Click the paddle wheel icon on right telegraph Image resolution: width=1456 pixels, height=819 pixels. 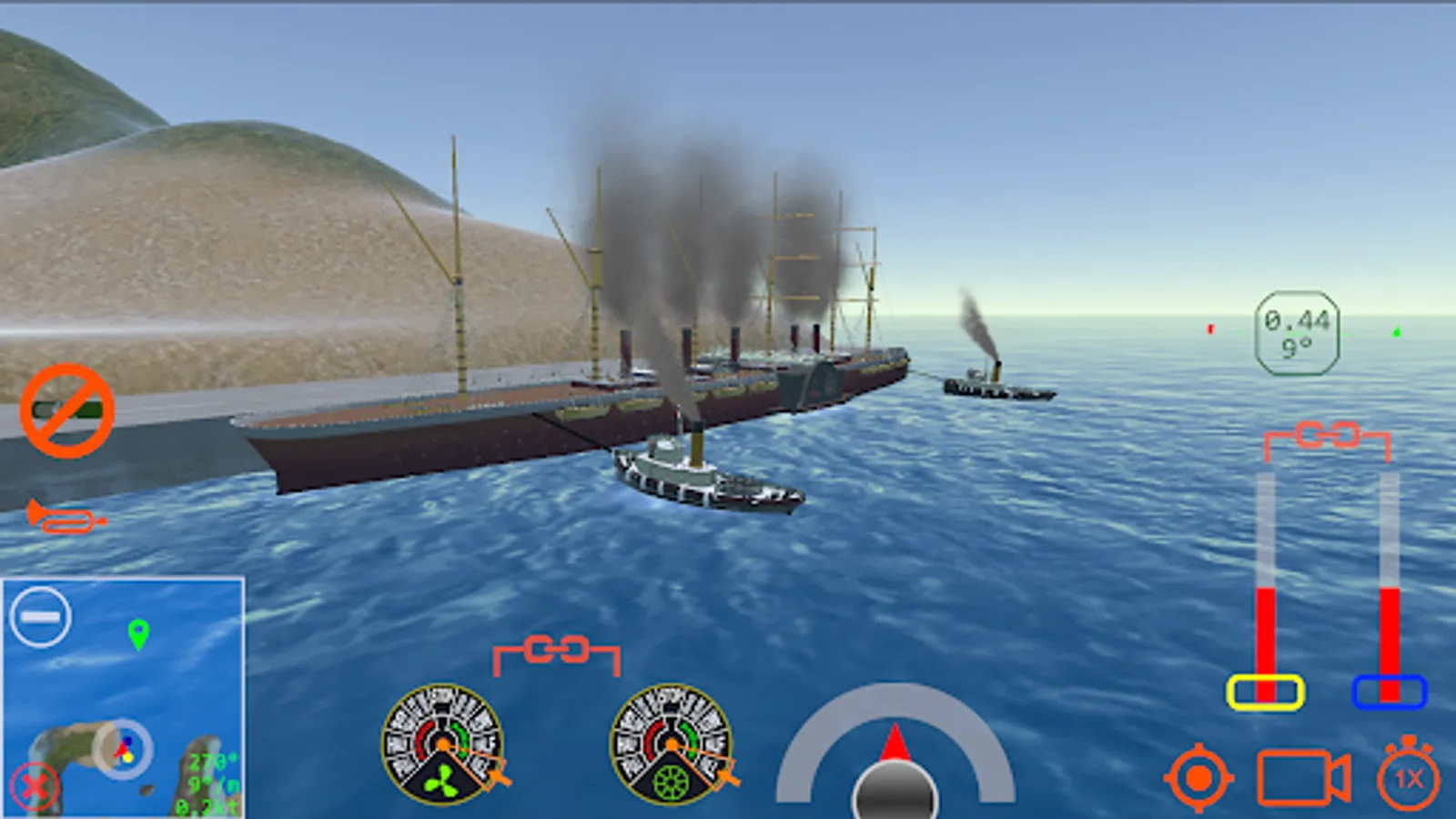click(x=672, y=780)
